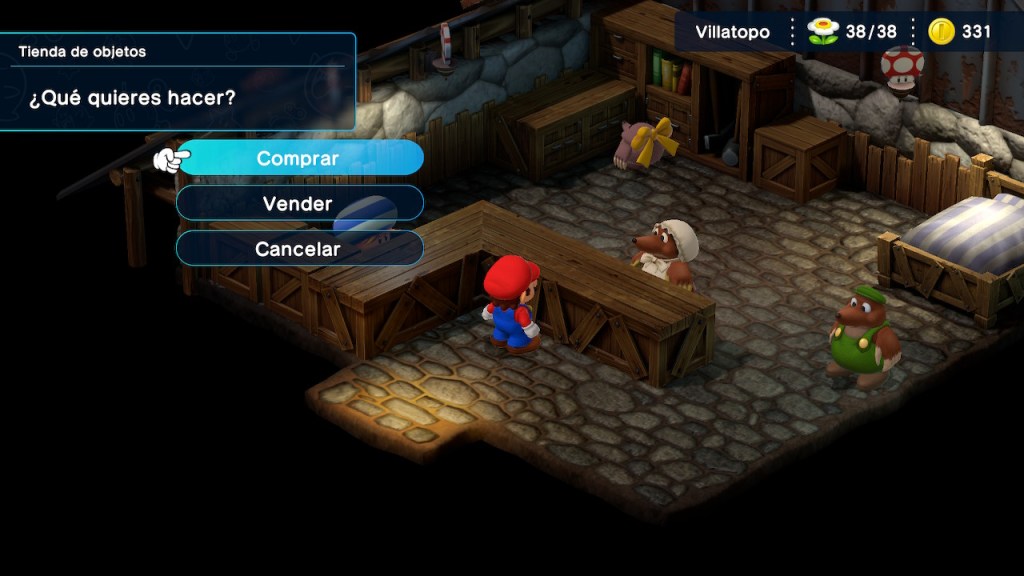Viewport: 1024px width, 576px height.
Task: Cancel out of the shop menu
Action: pyautogui.click(x=298, y=249)
